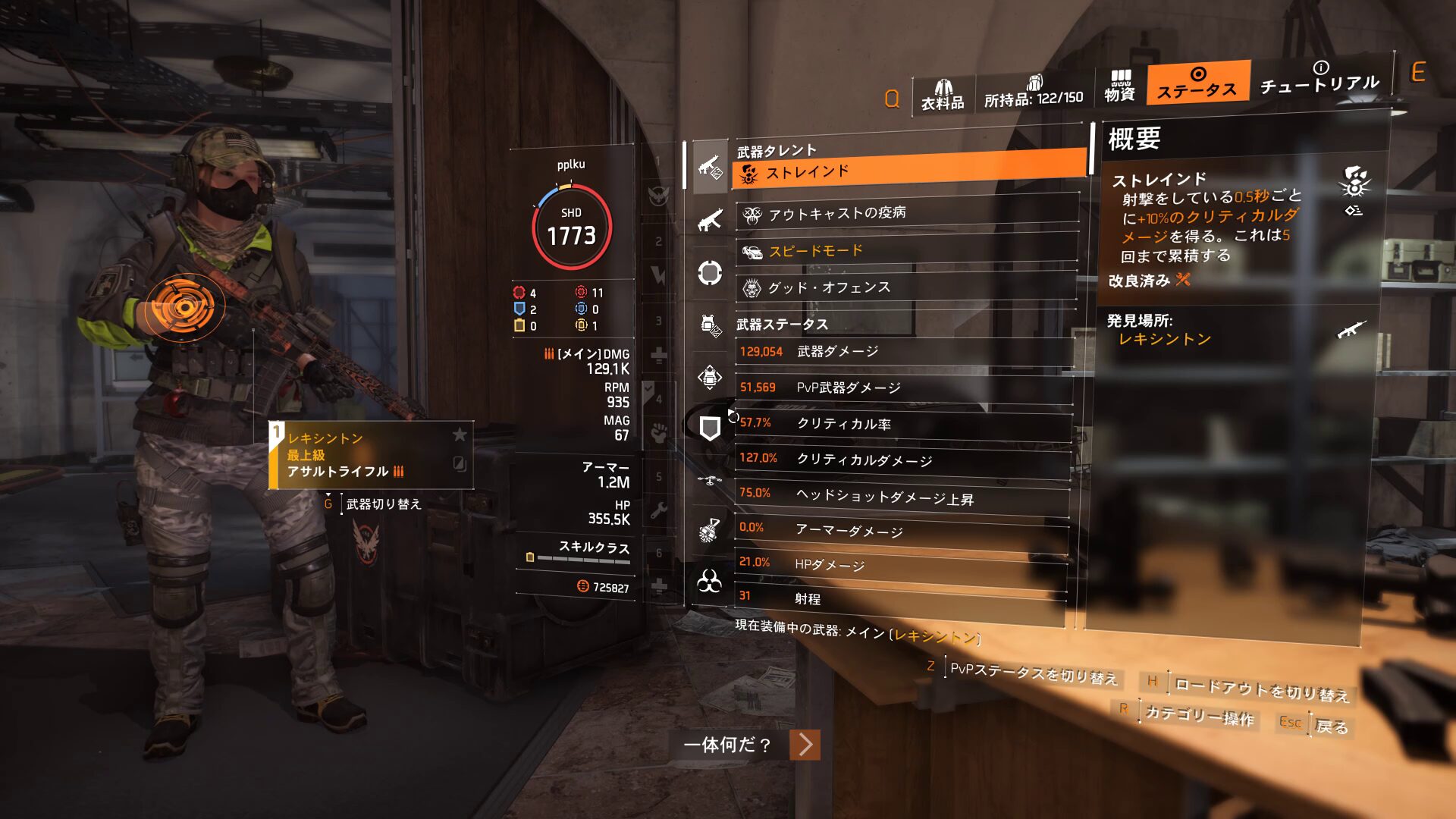This screenshot has height=819, width=1456.
Task: Select the スピードモード talent row
Action: coord(906,251)
